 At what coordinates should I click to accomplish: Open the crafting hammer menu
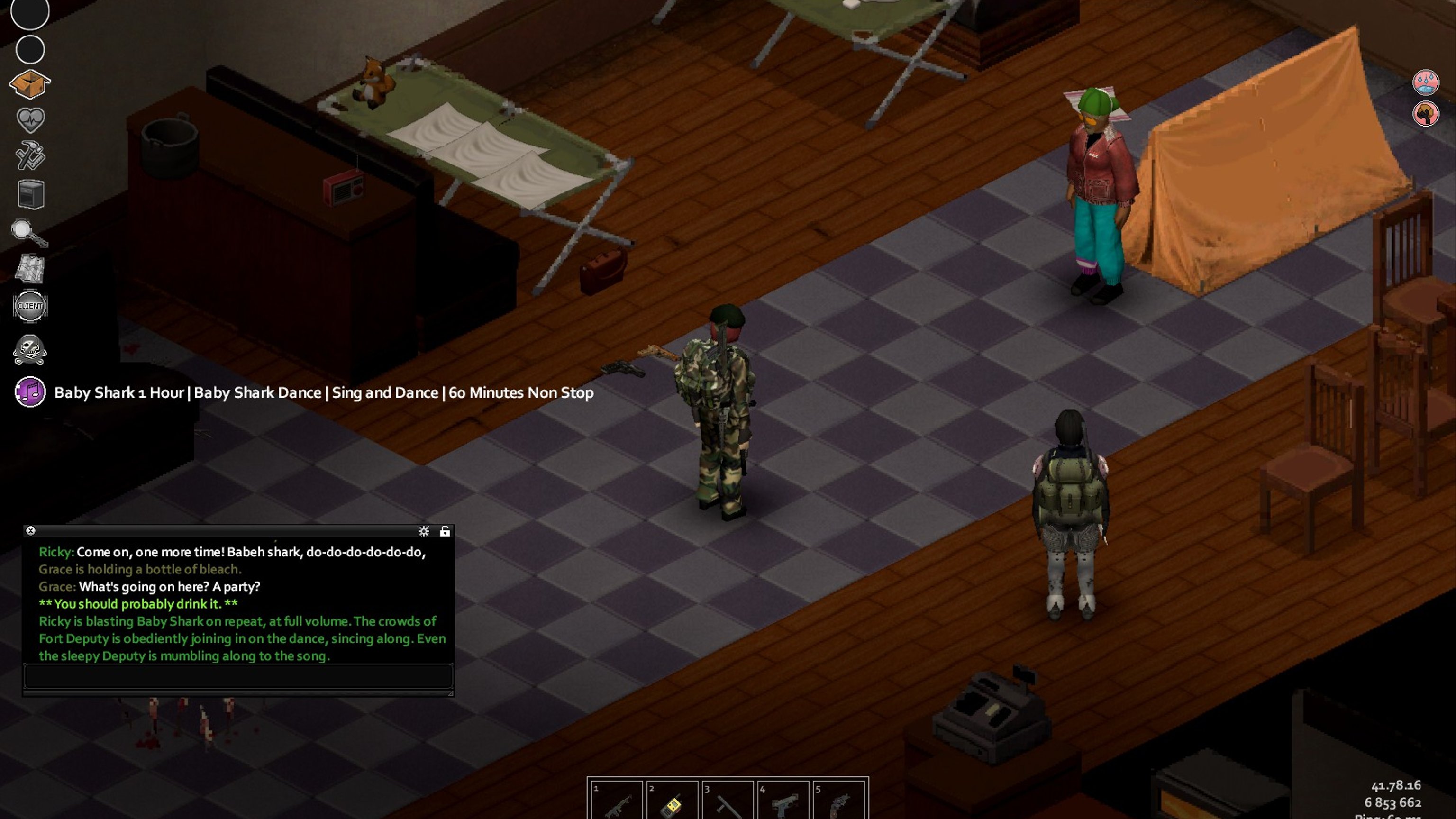[x=30, y=156]
